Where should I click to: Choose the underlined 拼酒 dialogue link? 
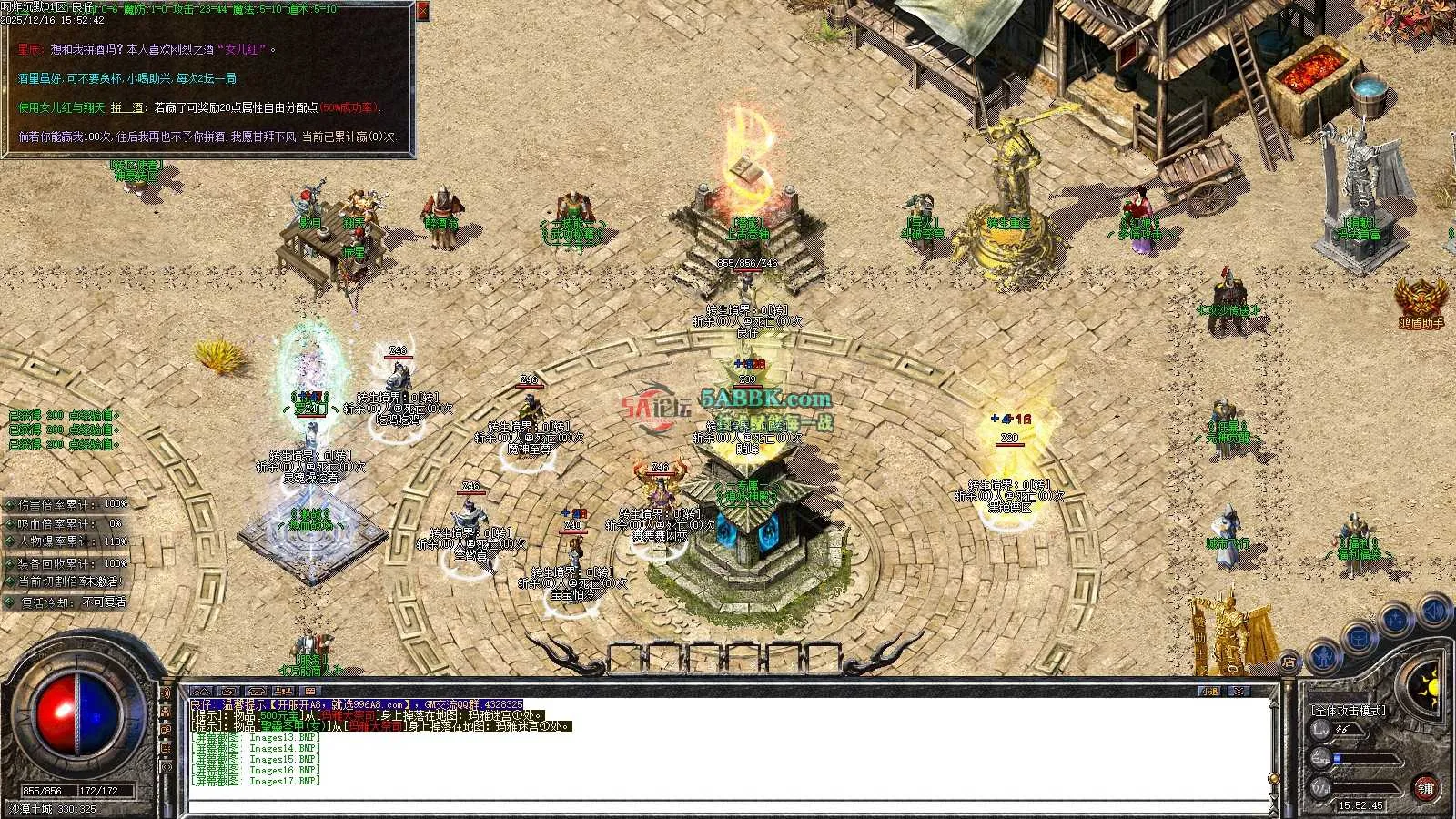pyautogui.click(x=128, y=107)
